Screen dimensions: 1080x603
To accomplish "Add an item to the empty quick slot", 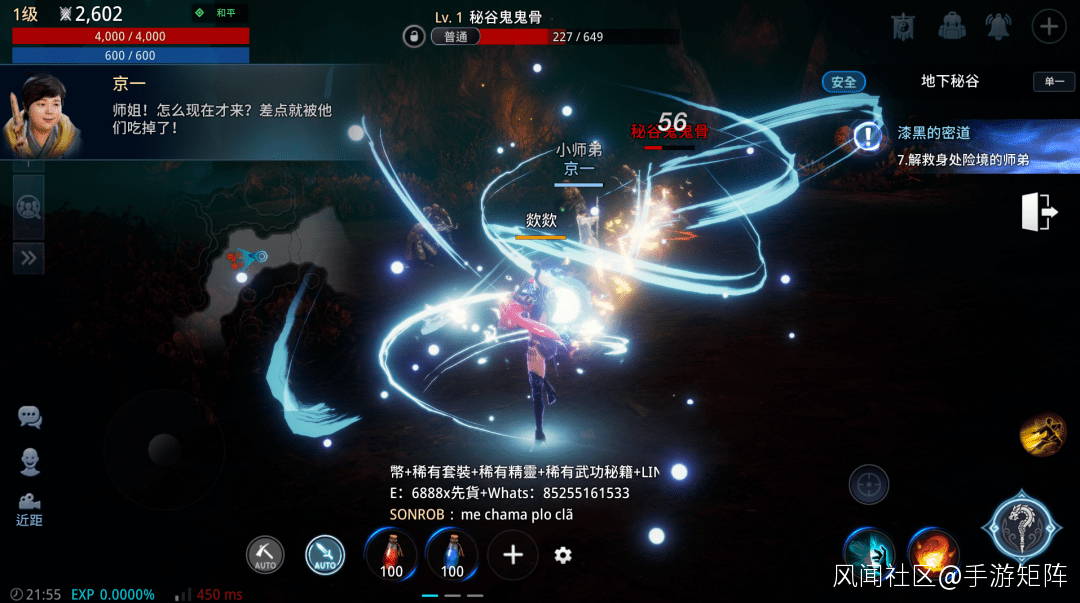I will 513,555.
